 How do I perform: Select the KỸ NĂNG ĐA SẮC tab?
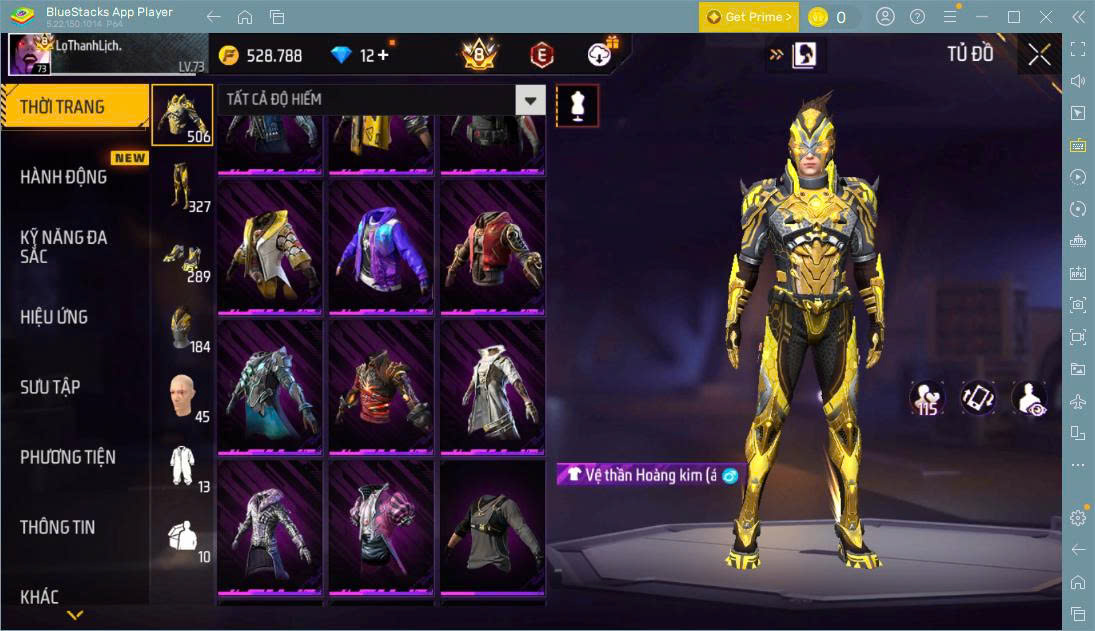tap(64, 247)
